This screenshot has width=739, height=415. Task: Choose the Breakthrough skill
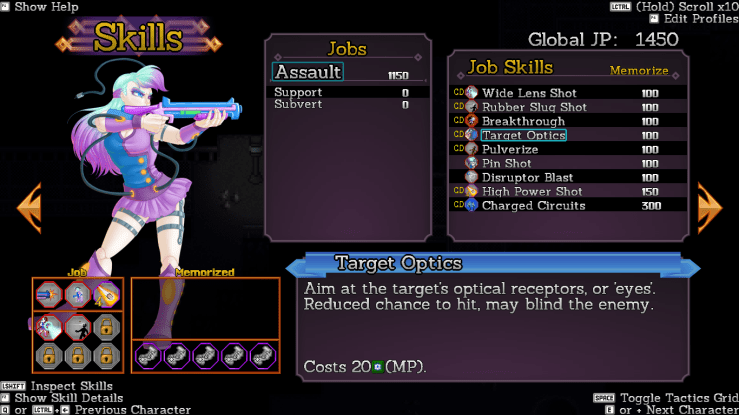pyautogui.click(x=523, y=121)
